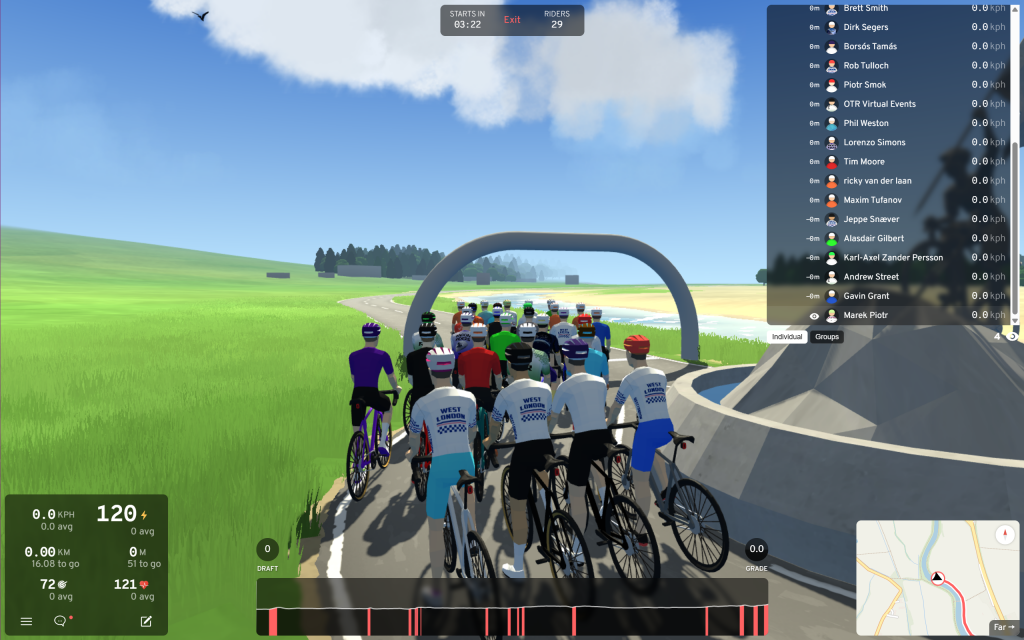Change the minimap zoom with the Far button
Screen dimensions: 1024x640
pos(1002,627)
